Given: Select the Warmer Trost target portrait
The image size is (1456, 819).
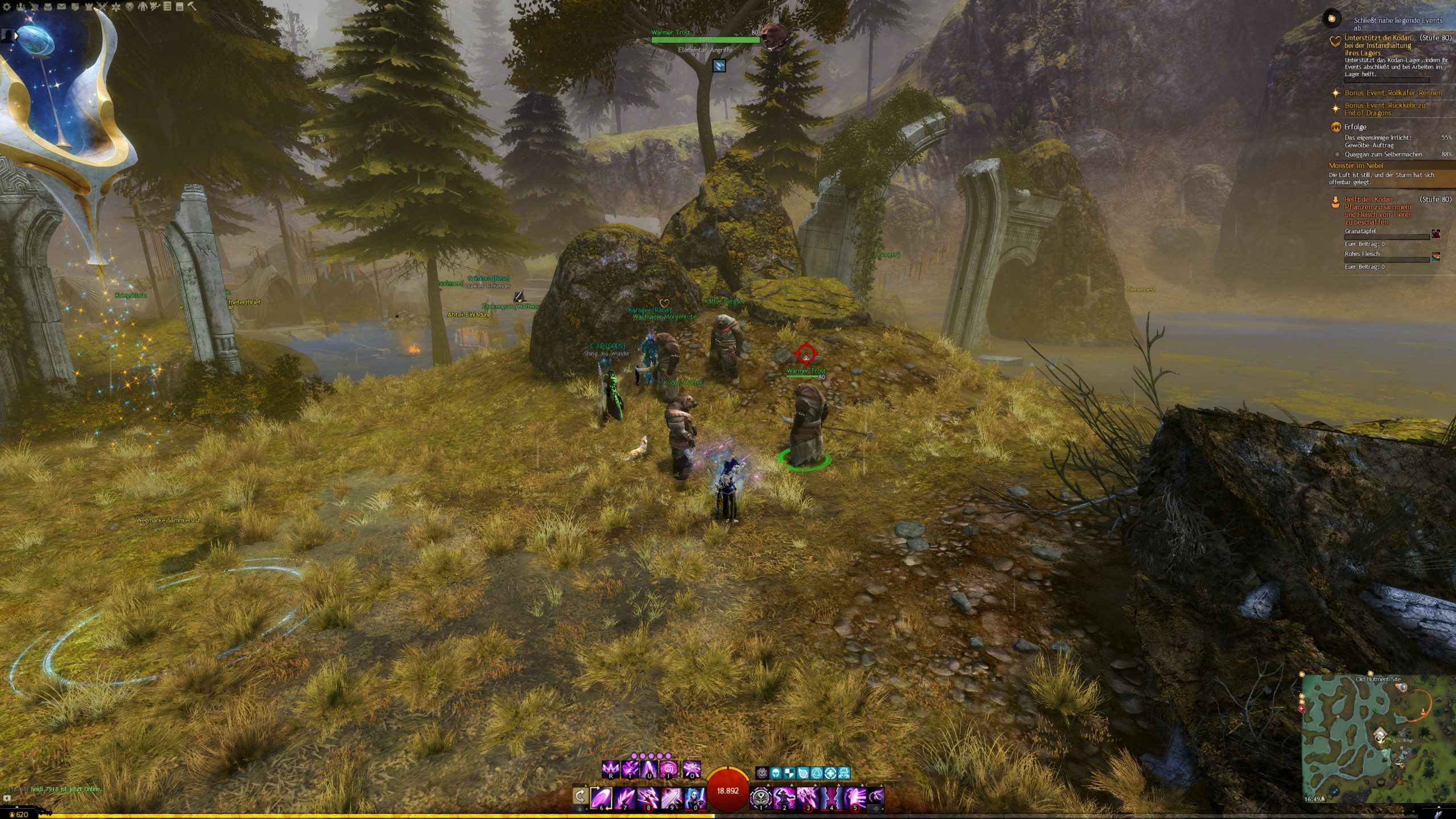Looking at the screenshot, I should pyautogui.click(x=772, y=34).
